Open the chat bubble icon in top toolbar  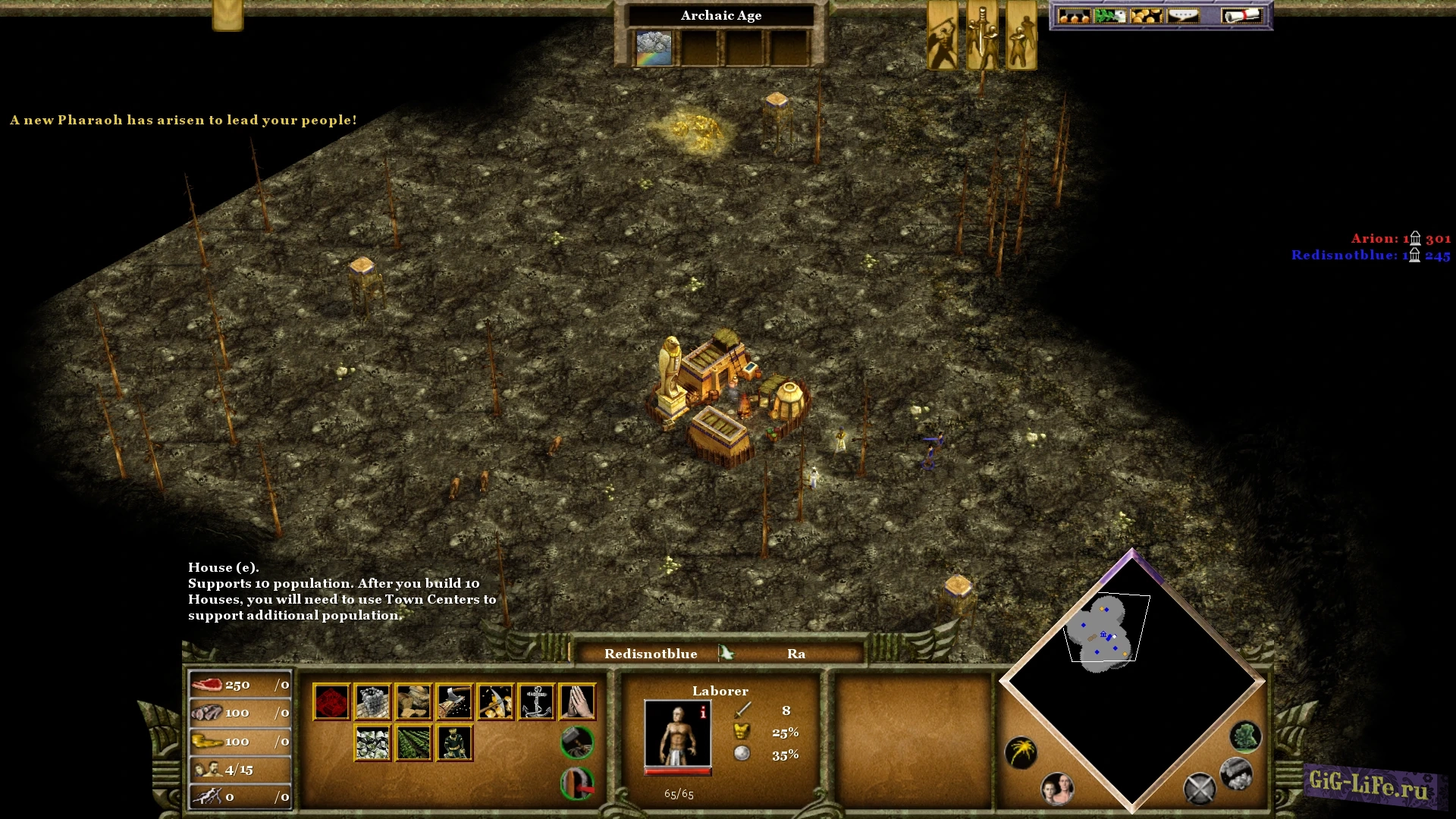(1183, 14)
